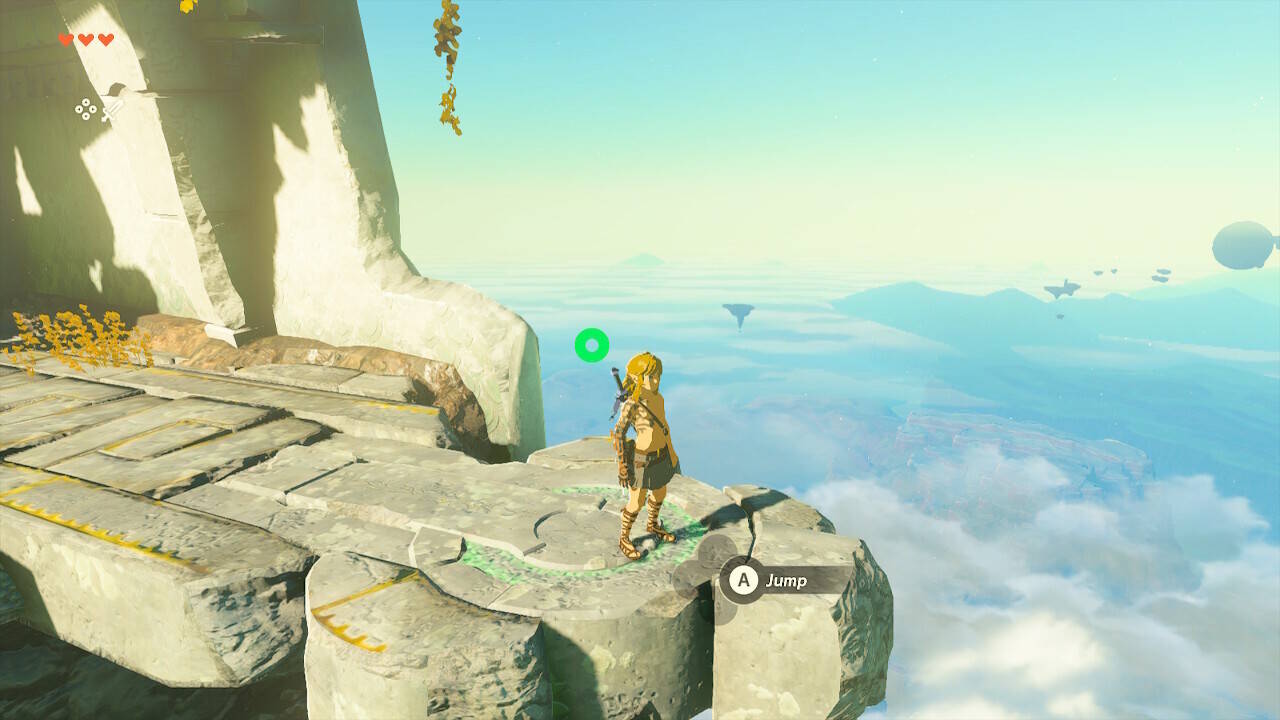Select the sword weapon icon
The image size is (1280, 720).
point(111,110)
